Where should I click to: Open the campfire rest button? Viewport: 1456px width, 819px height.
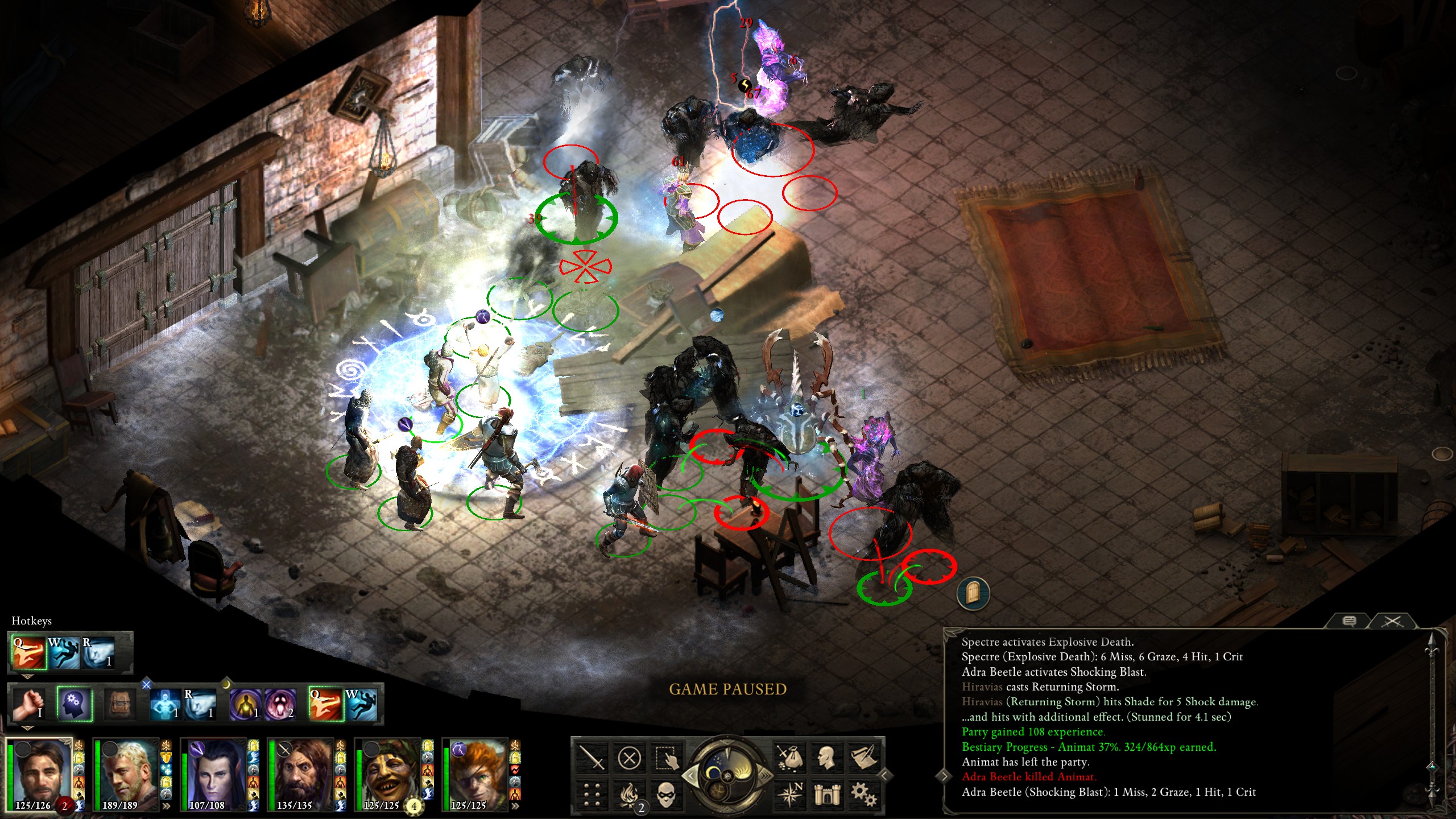(629, 795)
